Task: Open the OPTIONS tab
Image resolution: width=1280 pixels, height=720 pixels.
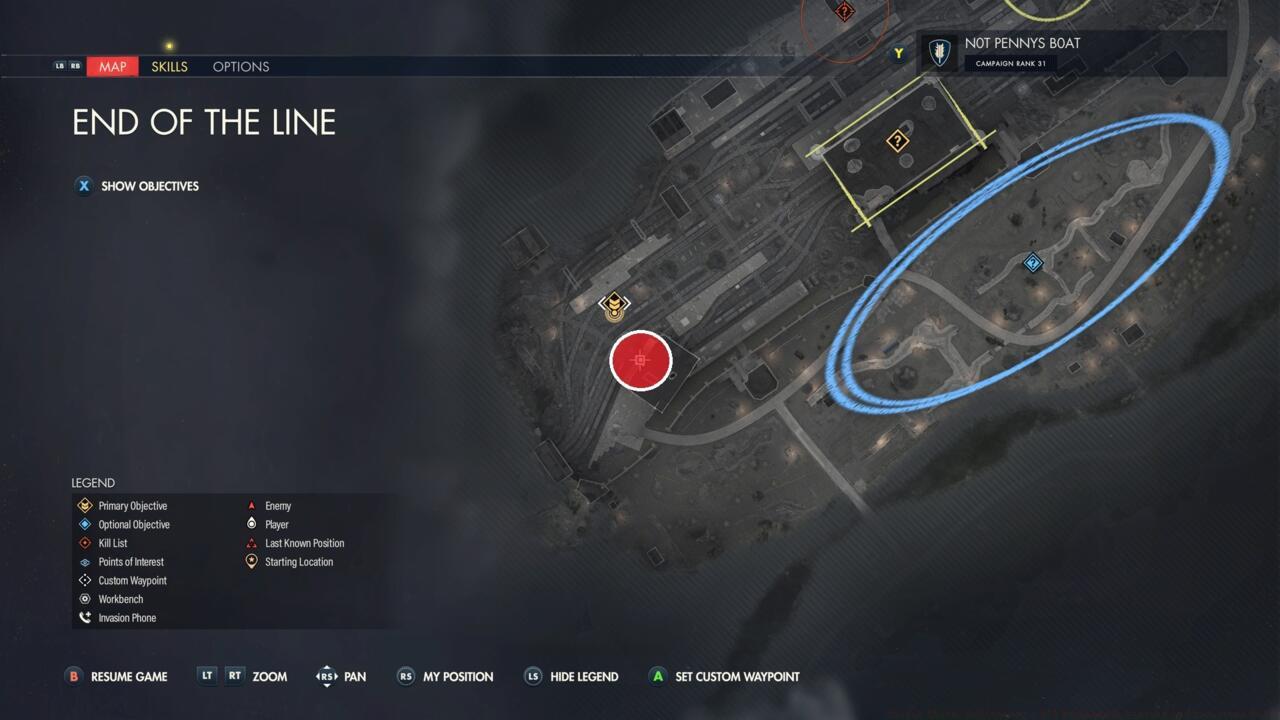Action: 240,67
